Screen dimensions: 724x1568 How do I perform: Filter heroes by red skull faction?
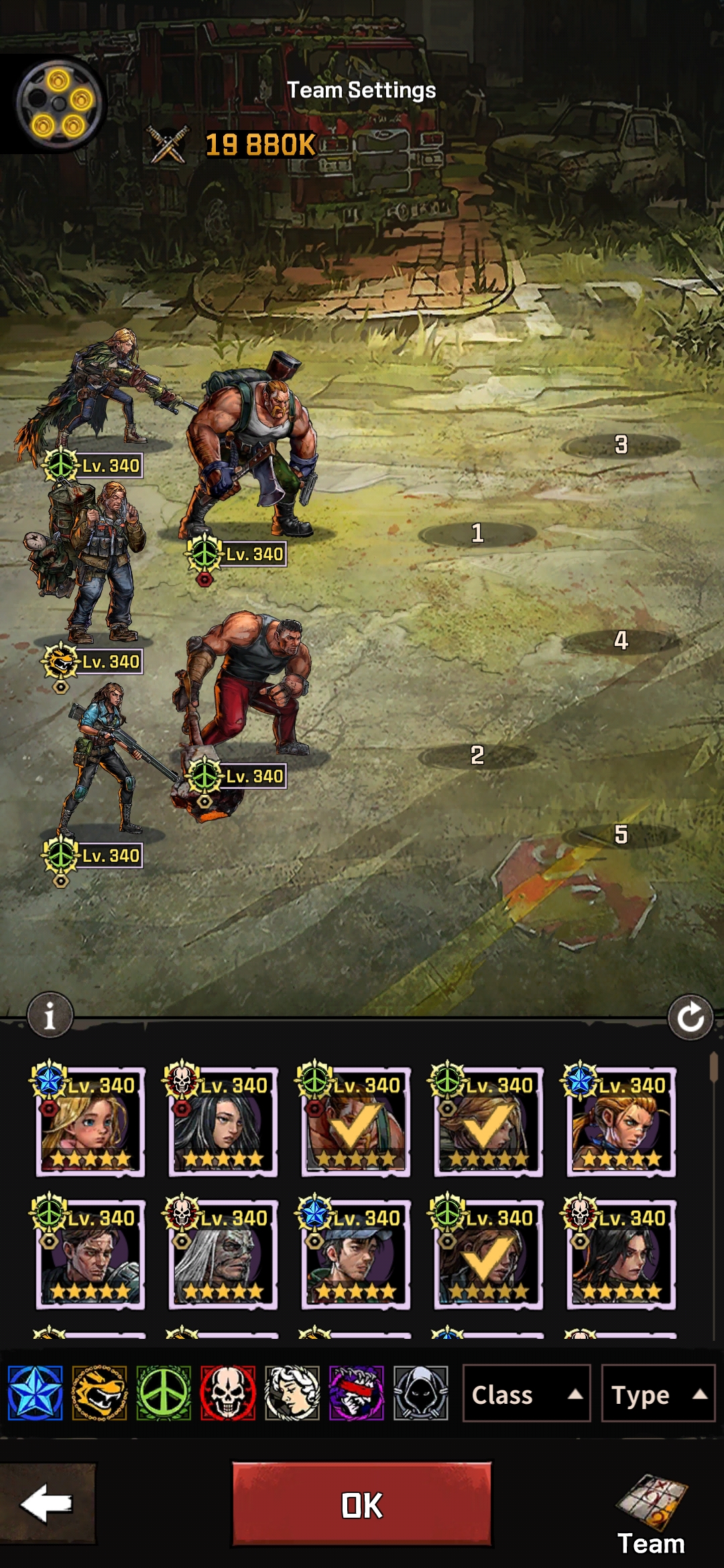click(x=228, y=1394)
